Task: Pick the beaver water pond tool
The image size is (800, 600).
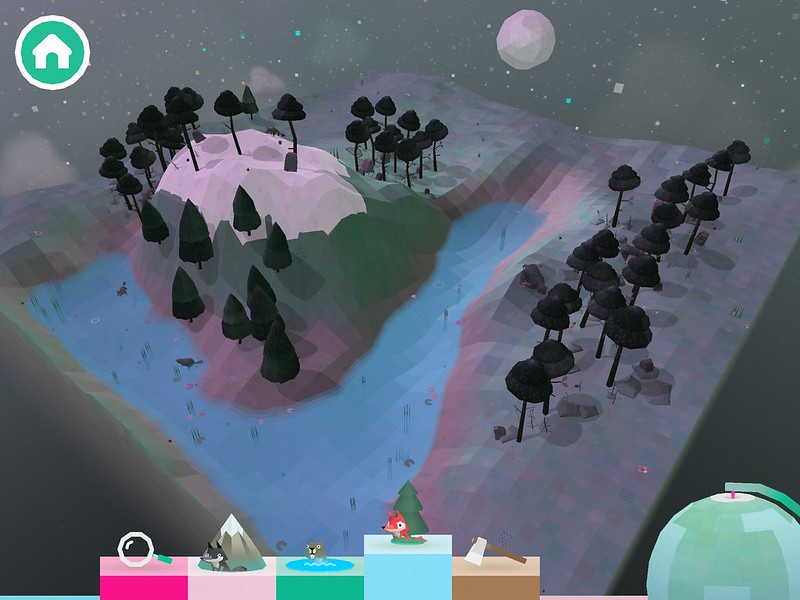Action: click(x=319, y=562)
